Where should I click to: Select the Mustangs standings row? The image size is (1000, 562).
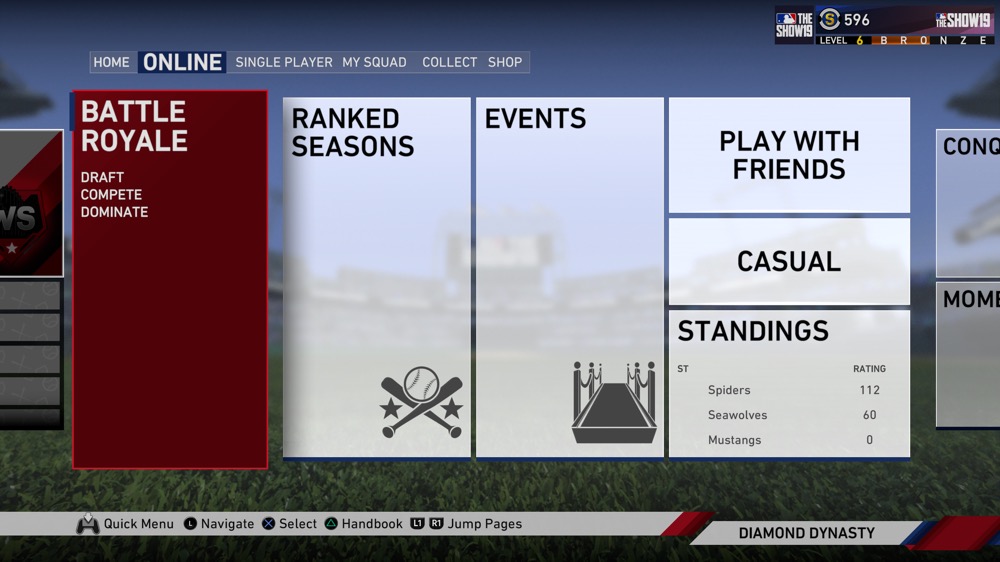[789, 440]
